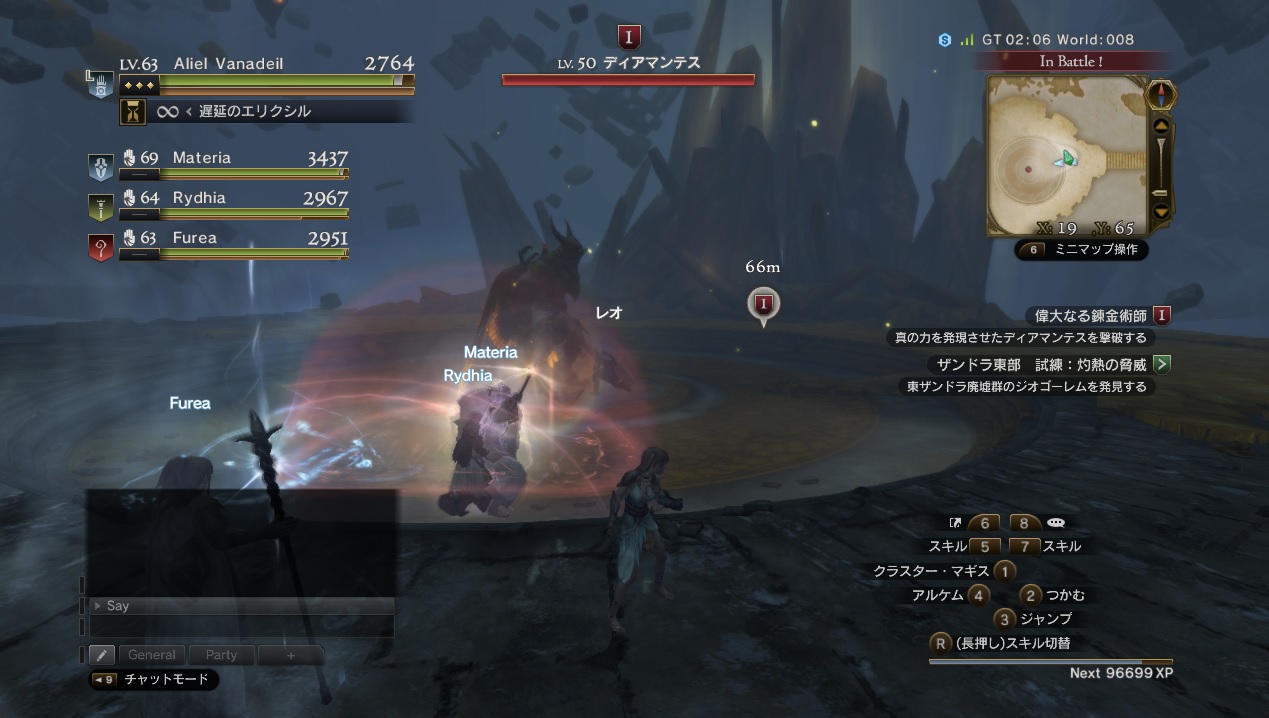Viewport: 1269px width, 718px height.
Task: Open the Say chat channel selector
Action: (x=241, y=605)
